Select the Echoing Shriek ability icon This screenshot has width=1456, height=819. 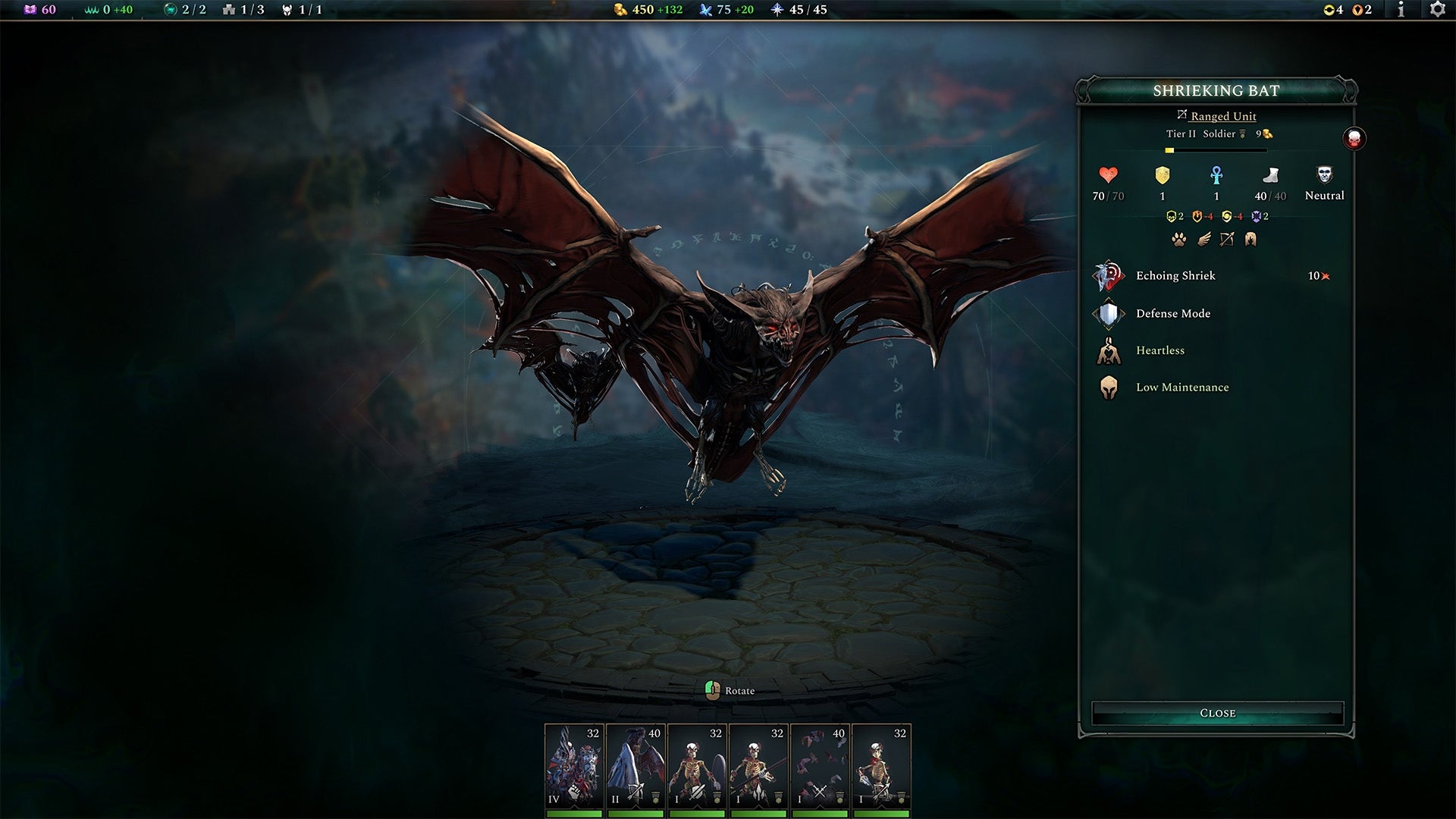tap(1108, 275)
